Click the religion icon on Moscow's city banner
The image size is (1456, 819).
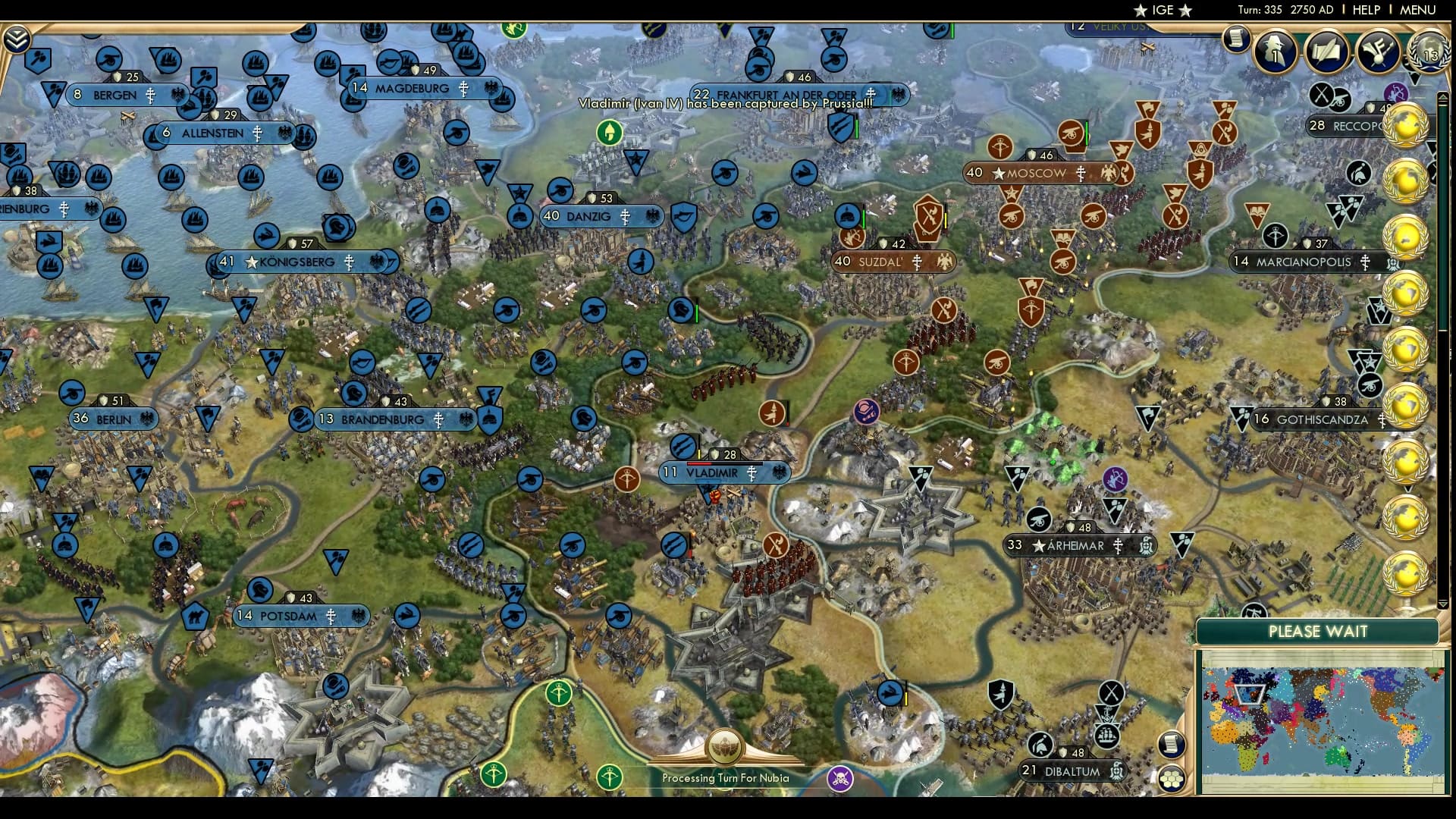[1080, 174]
